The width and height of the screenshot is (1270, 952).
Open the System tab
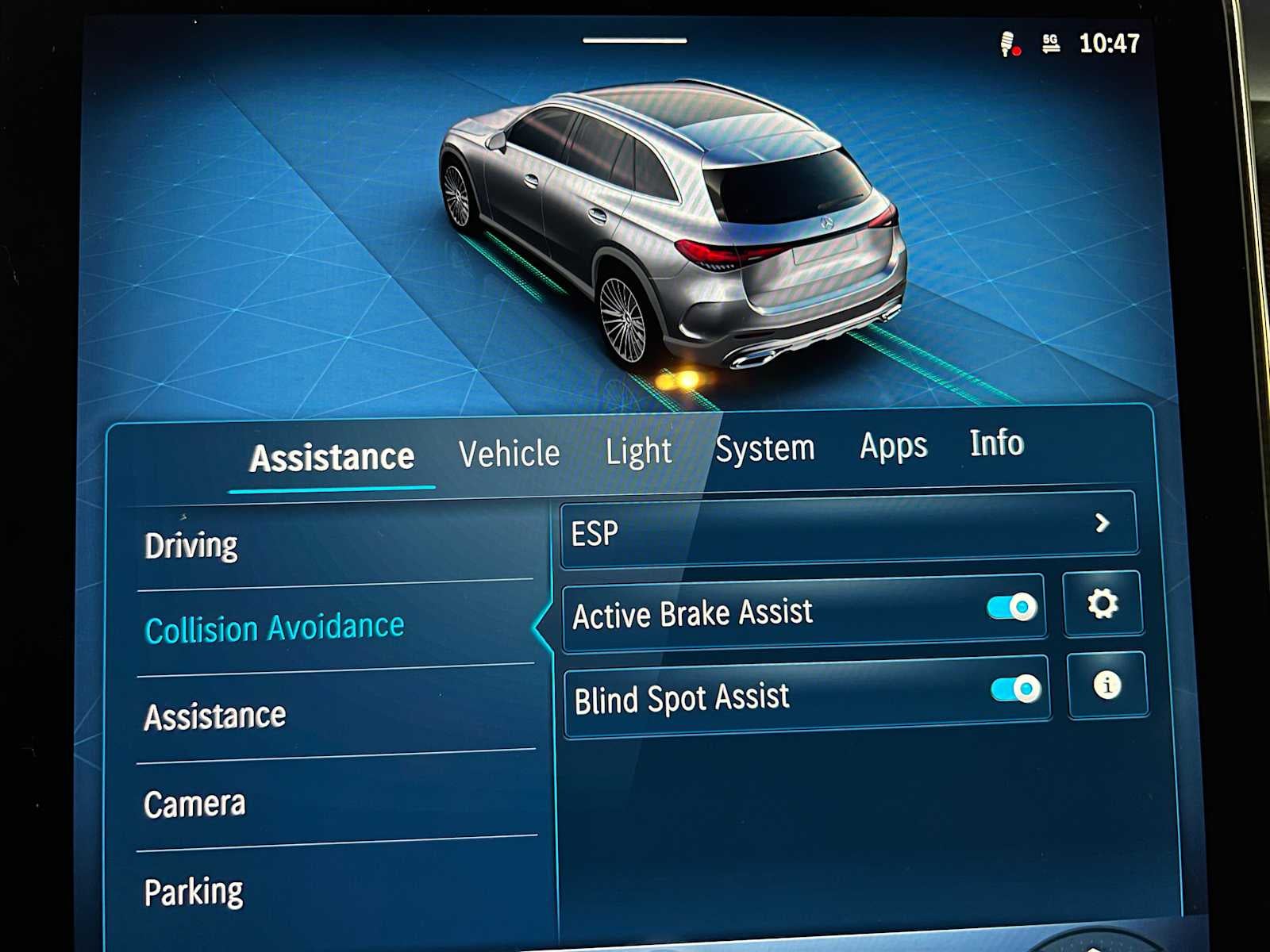[x=765, y=448]
